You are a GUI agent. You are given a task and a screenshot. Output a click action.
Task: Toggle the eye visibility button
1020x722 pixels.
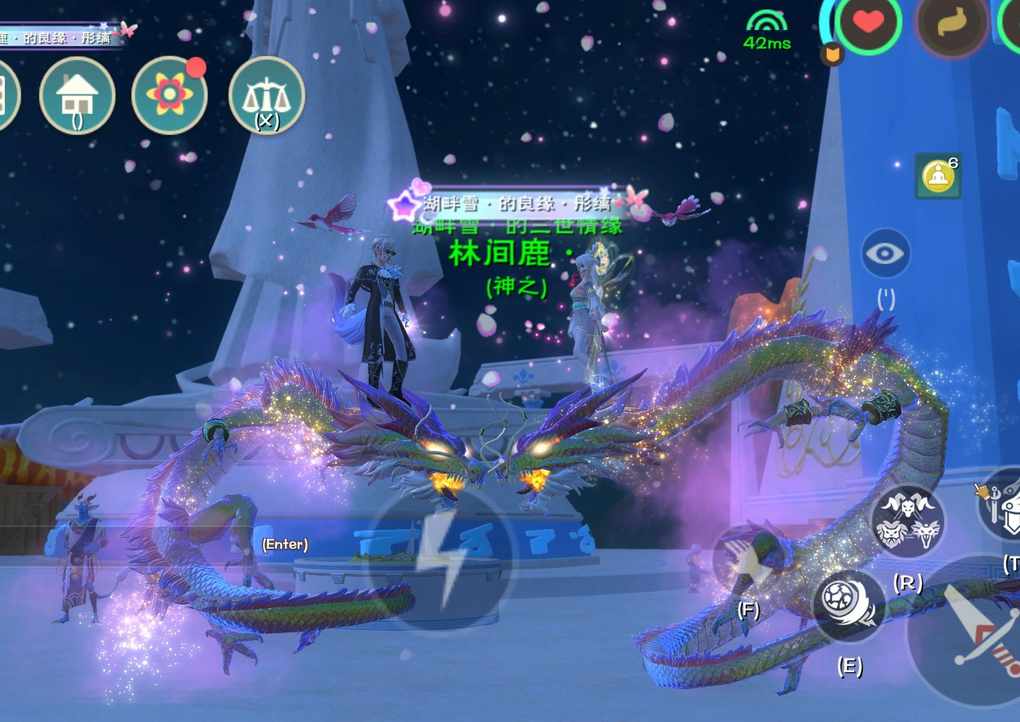(885, 253)
